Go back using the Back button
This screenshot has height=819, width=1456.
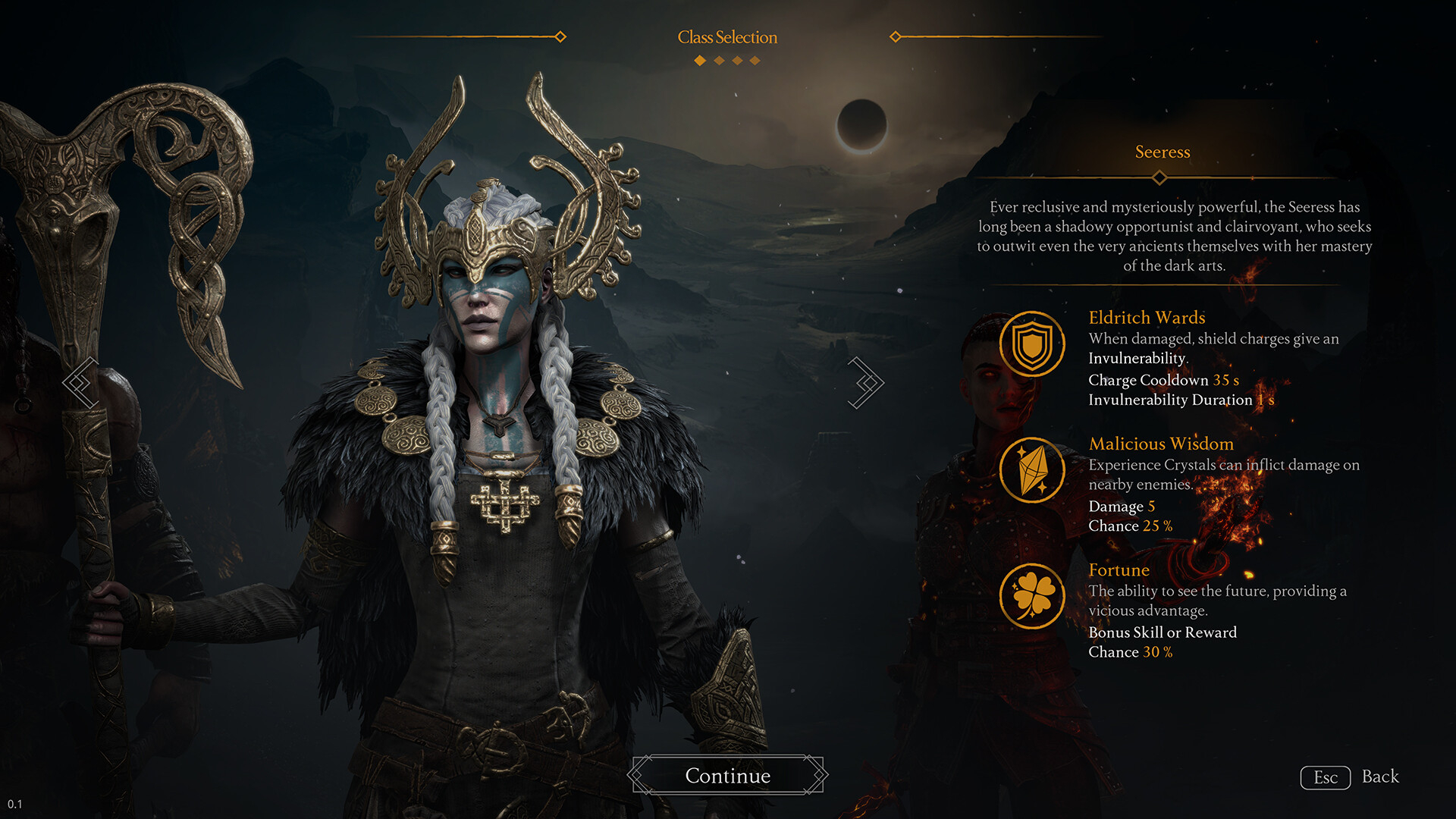coord(1351,777)
